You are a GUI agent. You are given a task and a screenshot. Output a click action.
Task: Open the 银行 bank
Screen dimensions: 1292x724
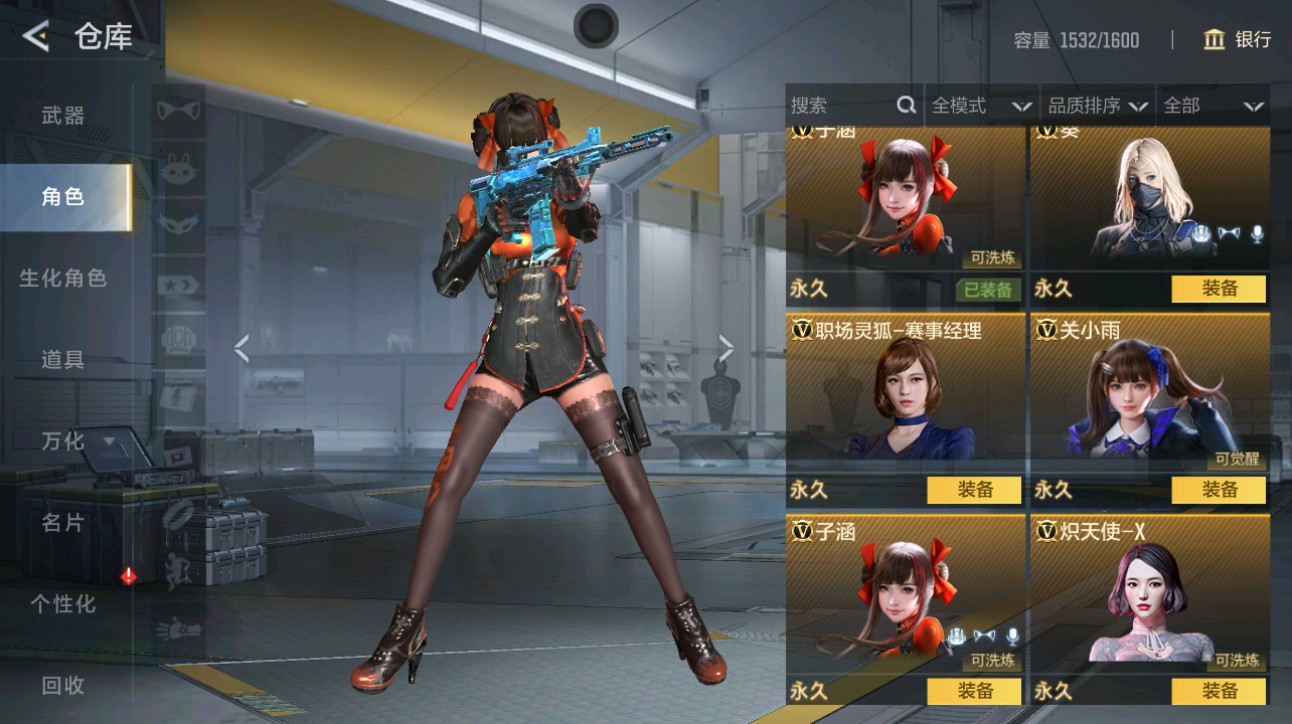pos(1238,40)
